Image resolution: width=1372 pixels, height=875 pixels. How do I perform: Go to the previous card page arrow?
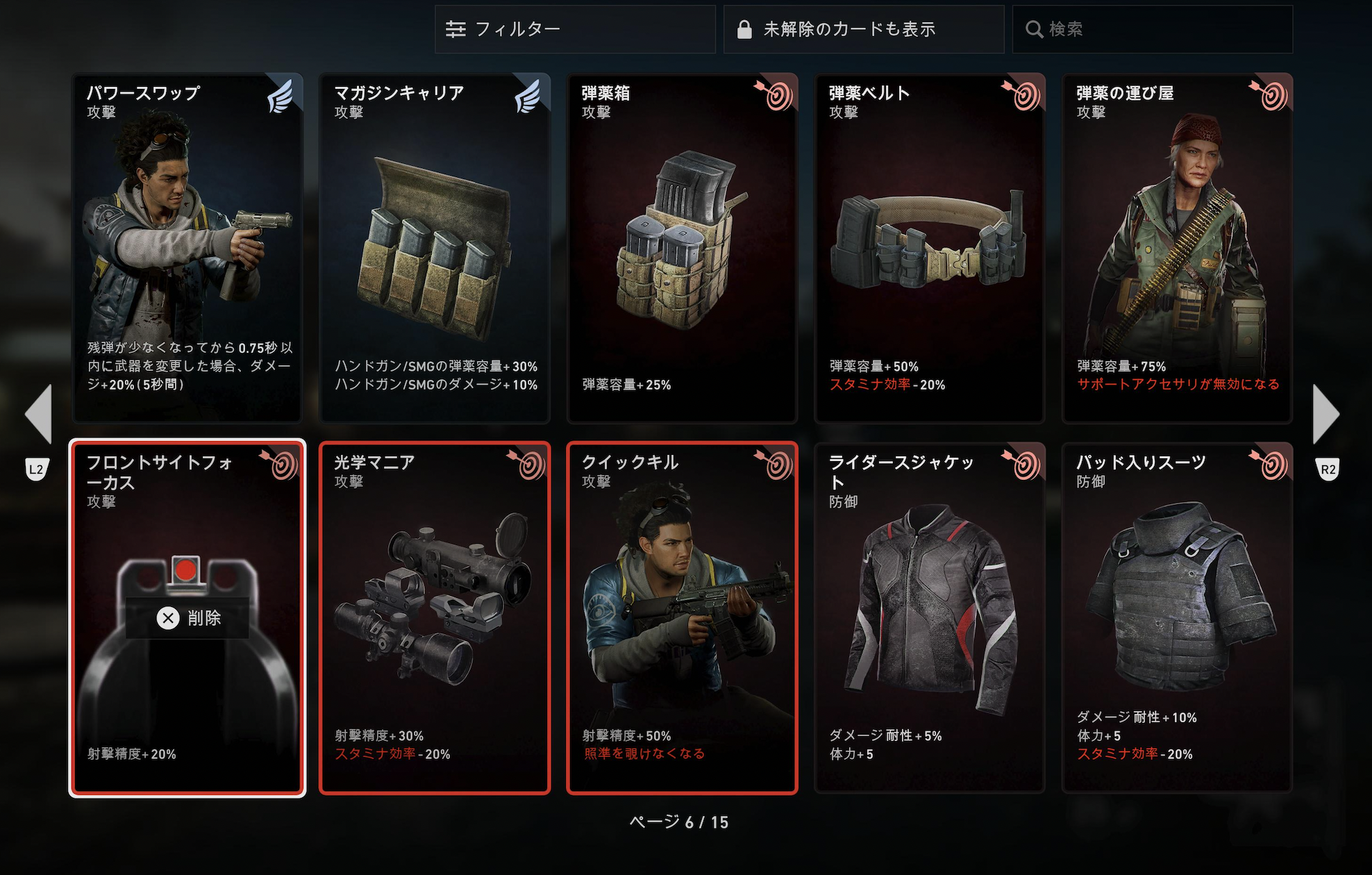tap(39, 414)
